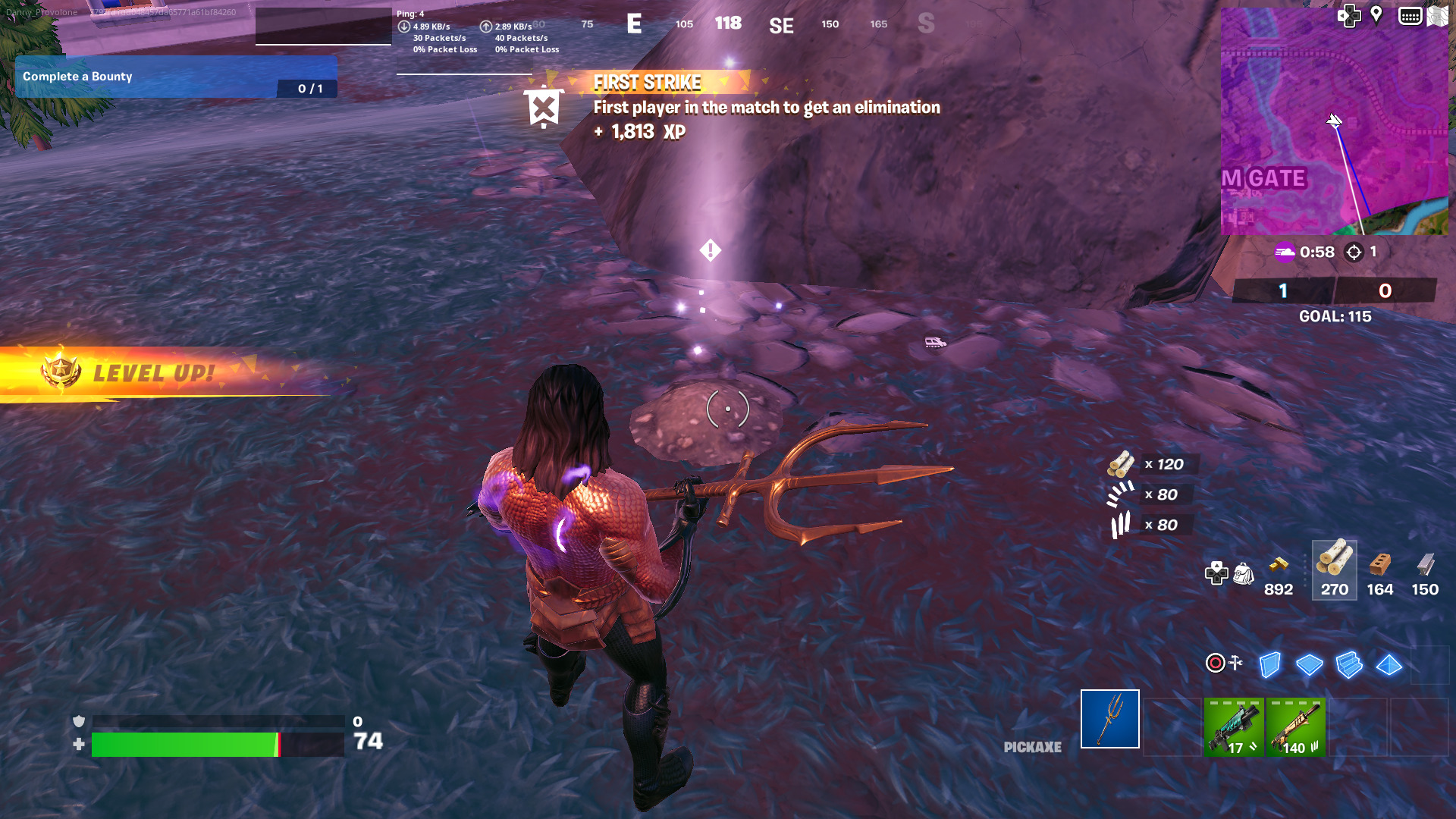
Task: Equip the green rifle with 140 ammo
Action: coord(1295,728)
